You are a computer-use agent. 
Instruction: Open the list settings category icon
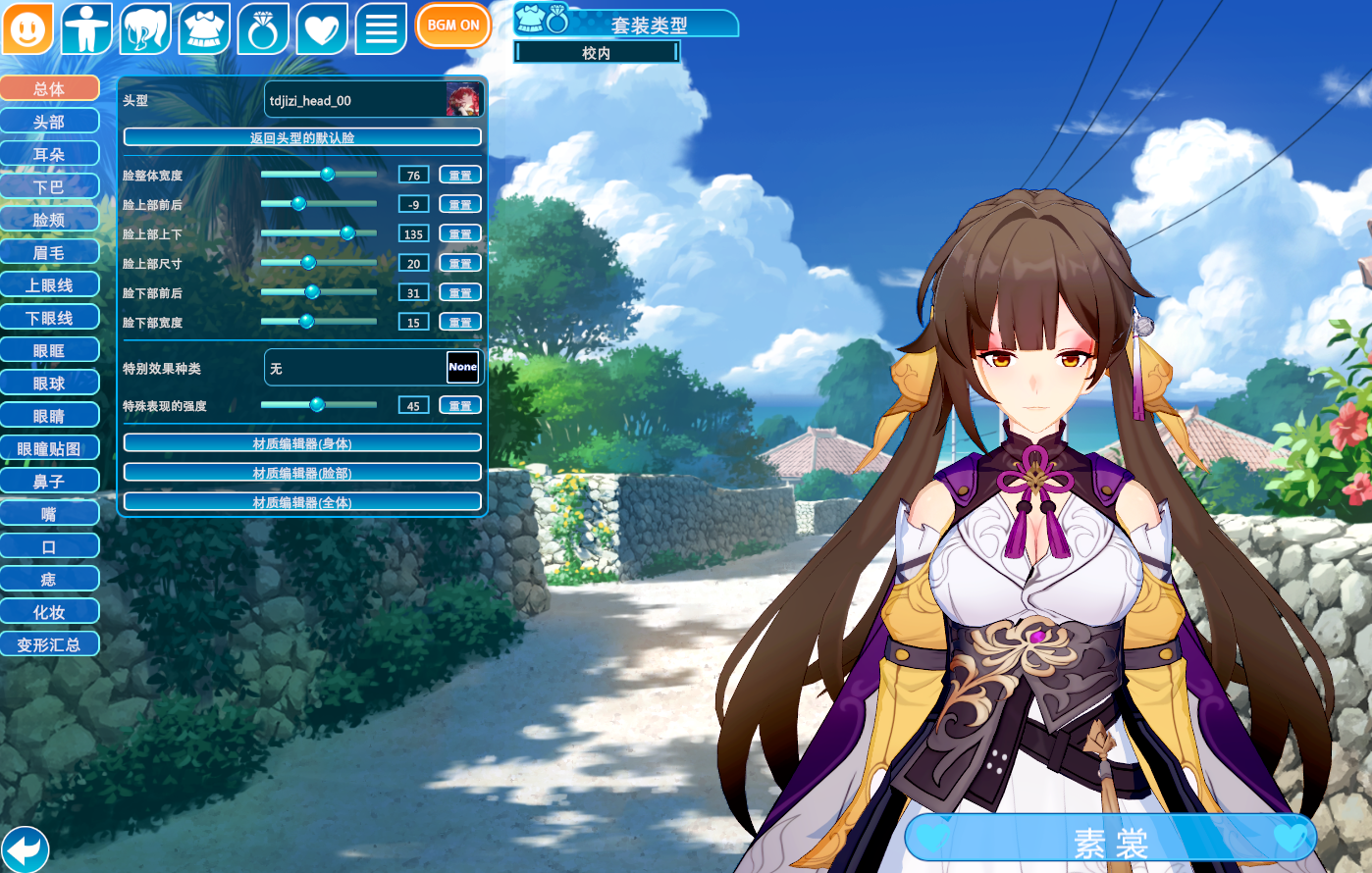(x=381, y=27)
